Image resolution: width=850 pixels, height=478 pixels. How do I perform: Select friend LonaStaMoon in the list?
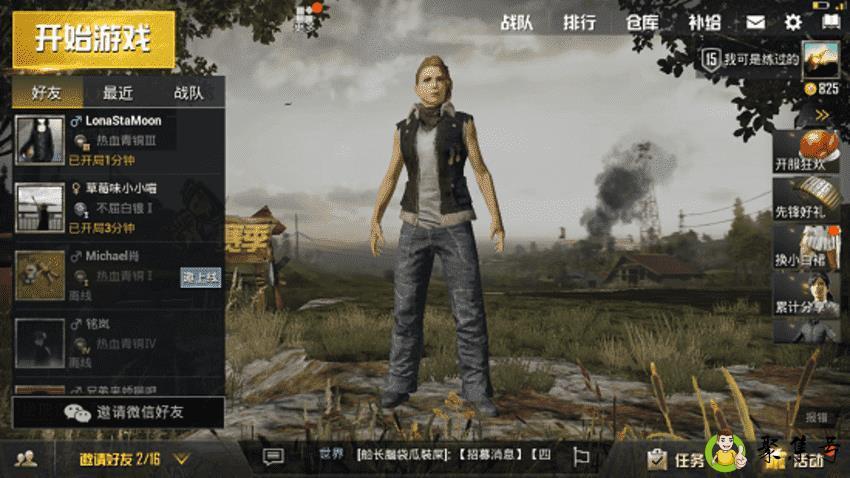click(118, 139)
